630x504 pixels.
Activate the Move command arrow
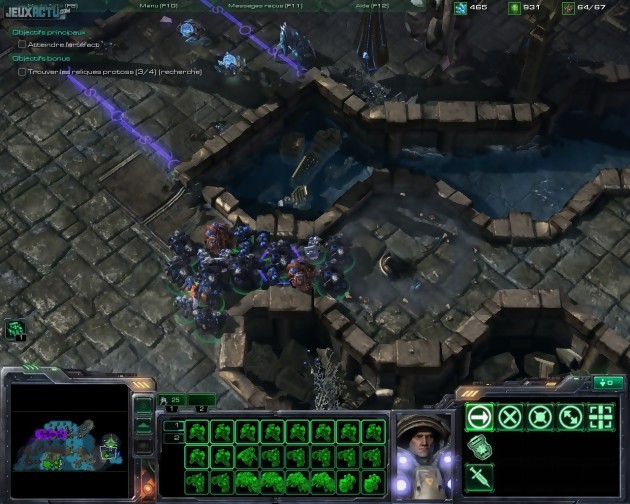point(479,417)
